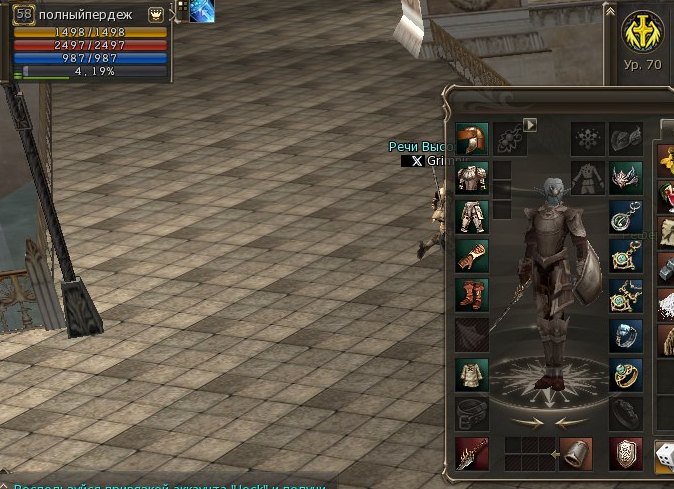Select the equipped red boots slot
Screen dimensions: 674x489
pyautogui.click(x=471, y=294)
